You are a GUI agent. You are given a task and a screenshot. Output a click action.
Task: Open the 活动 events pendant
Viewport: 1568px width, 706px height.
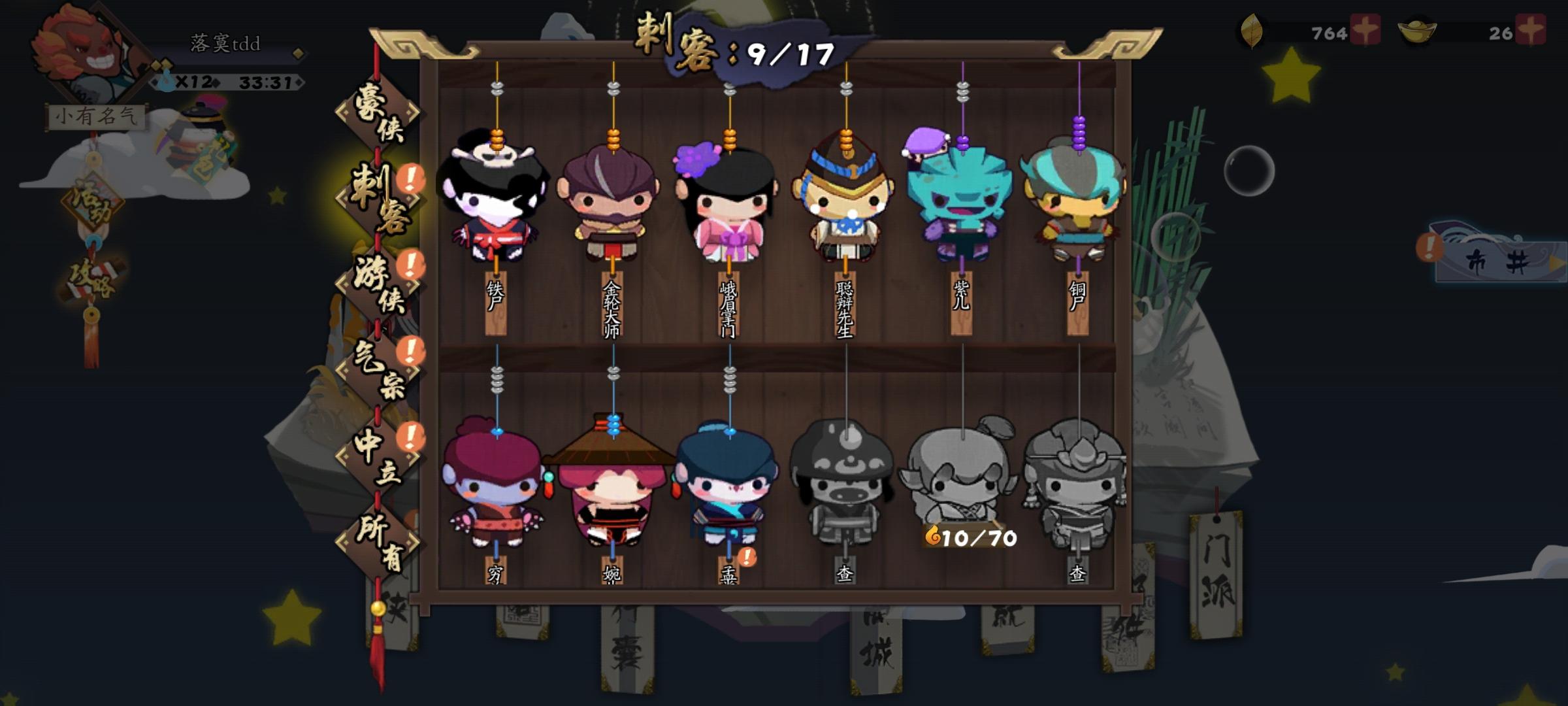point(93,199)
